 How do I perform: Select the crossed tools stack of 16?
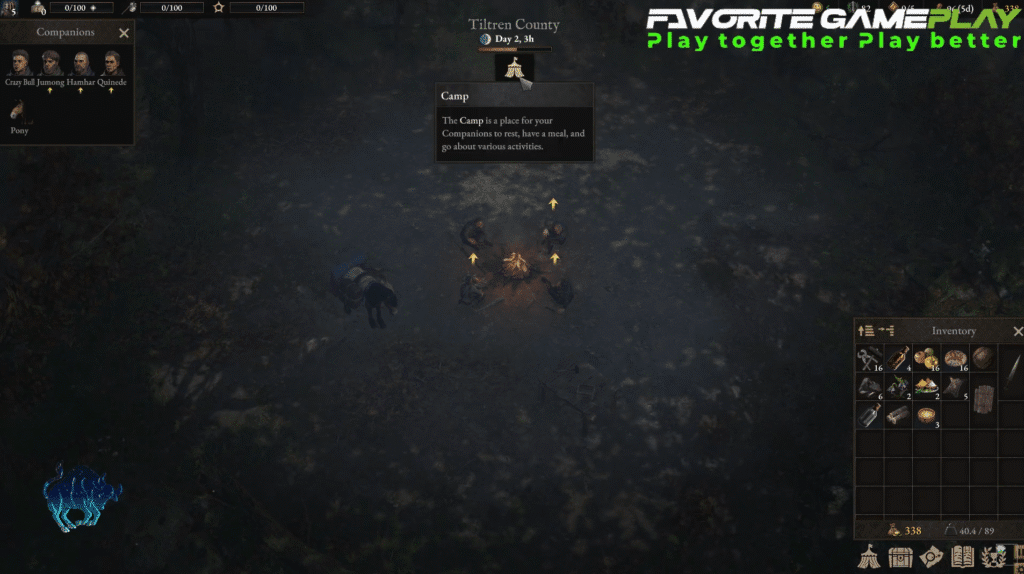pyautogui.click(x=869, y=359)
